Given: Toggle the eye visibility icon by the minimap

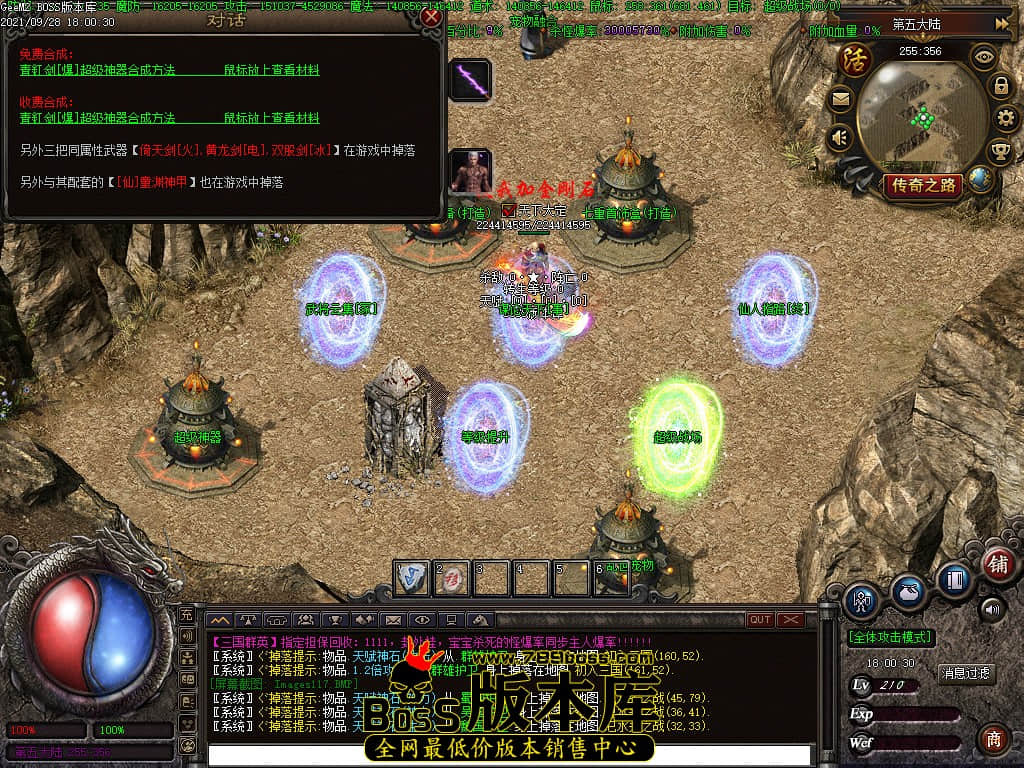Looking at the screenshot, I should point(985,57).
